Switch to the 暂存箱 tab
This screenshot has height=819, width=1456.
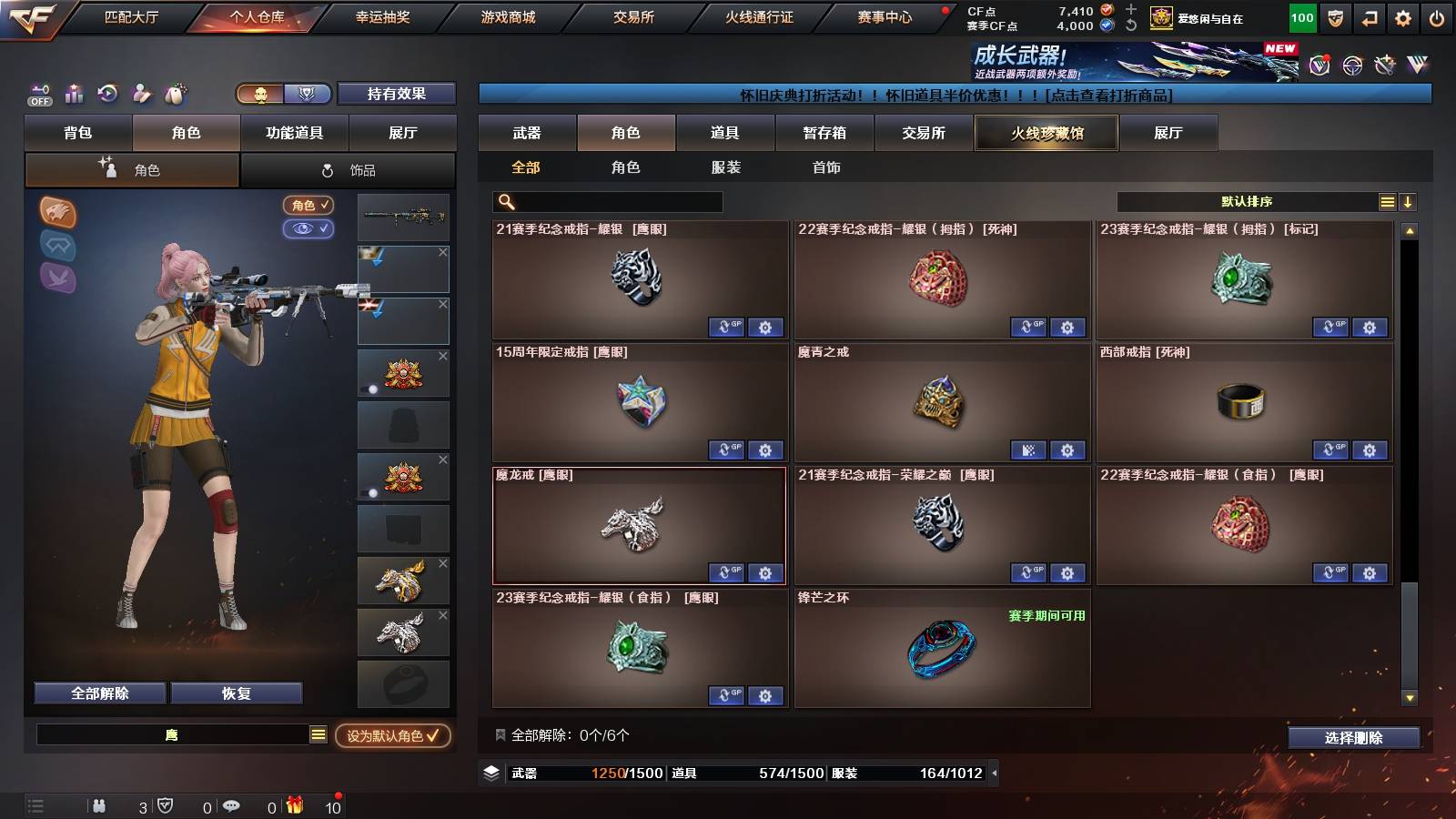[824, 133]
